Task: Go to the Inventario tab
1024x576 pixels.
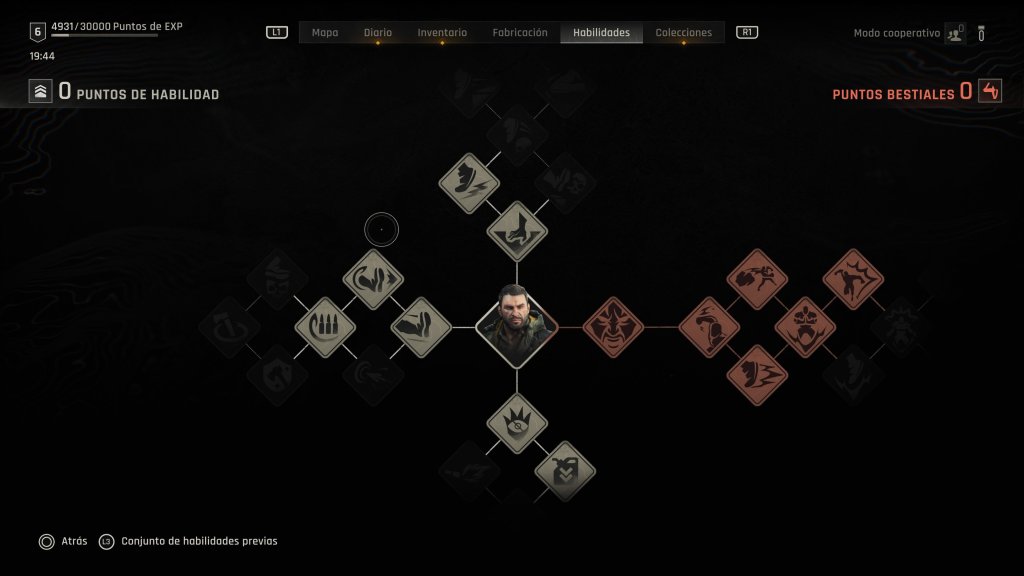Action: (442, 33)
